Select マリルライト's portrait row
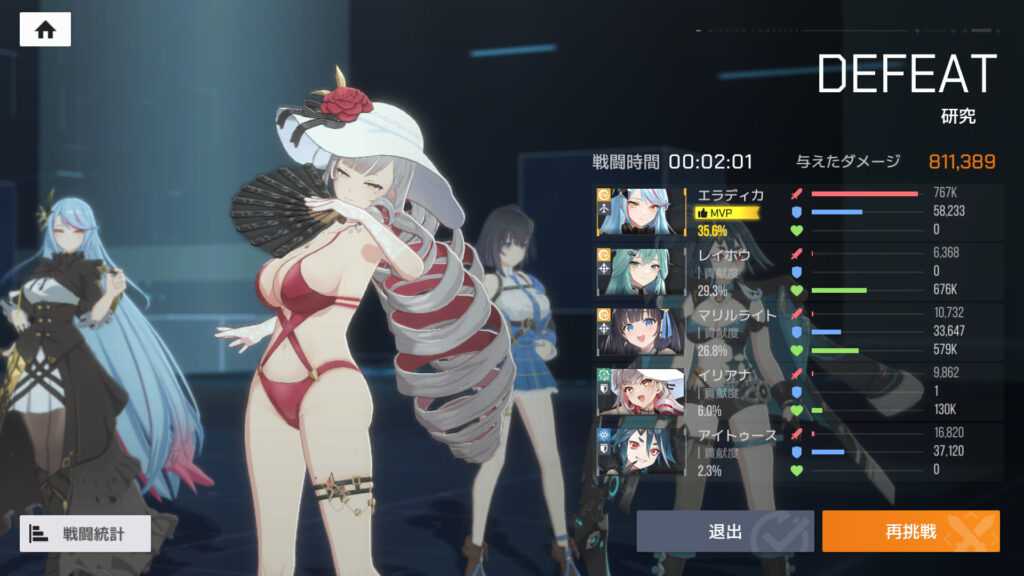The image size is (1024, 576). point(639,331)
